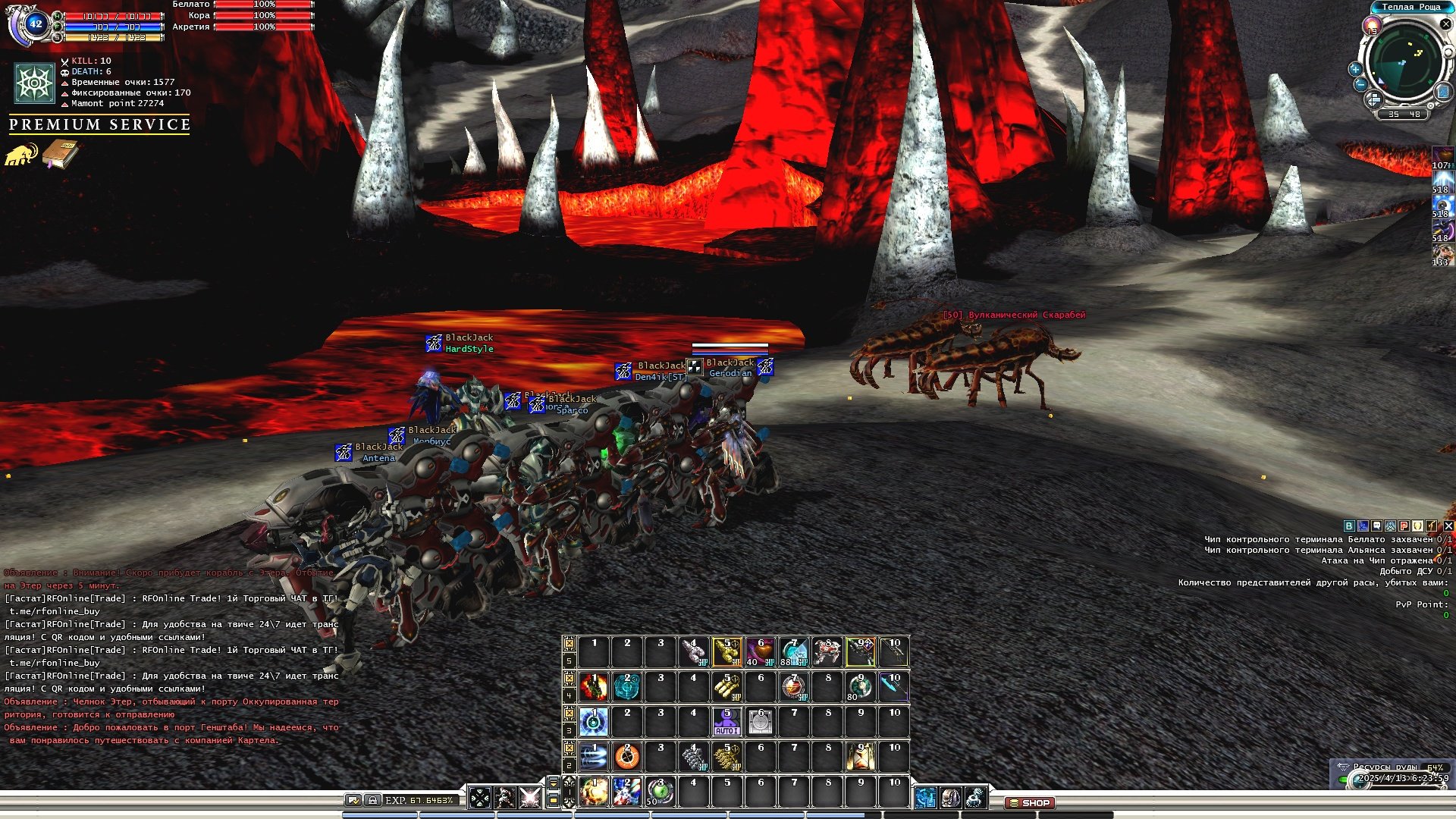Close the minimap with its X button
This screenshot has width=1456, height=819.
(1445, 24)
